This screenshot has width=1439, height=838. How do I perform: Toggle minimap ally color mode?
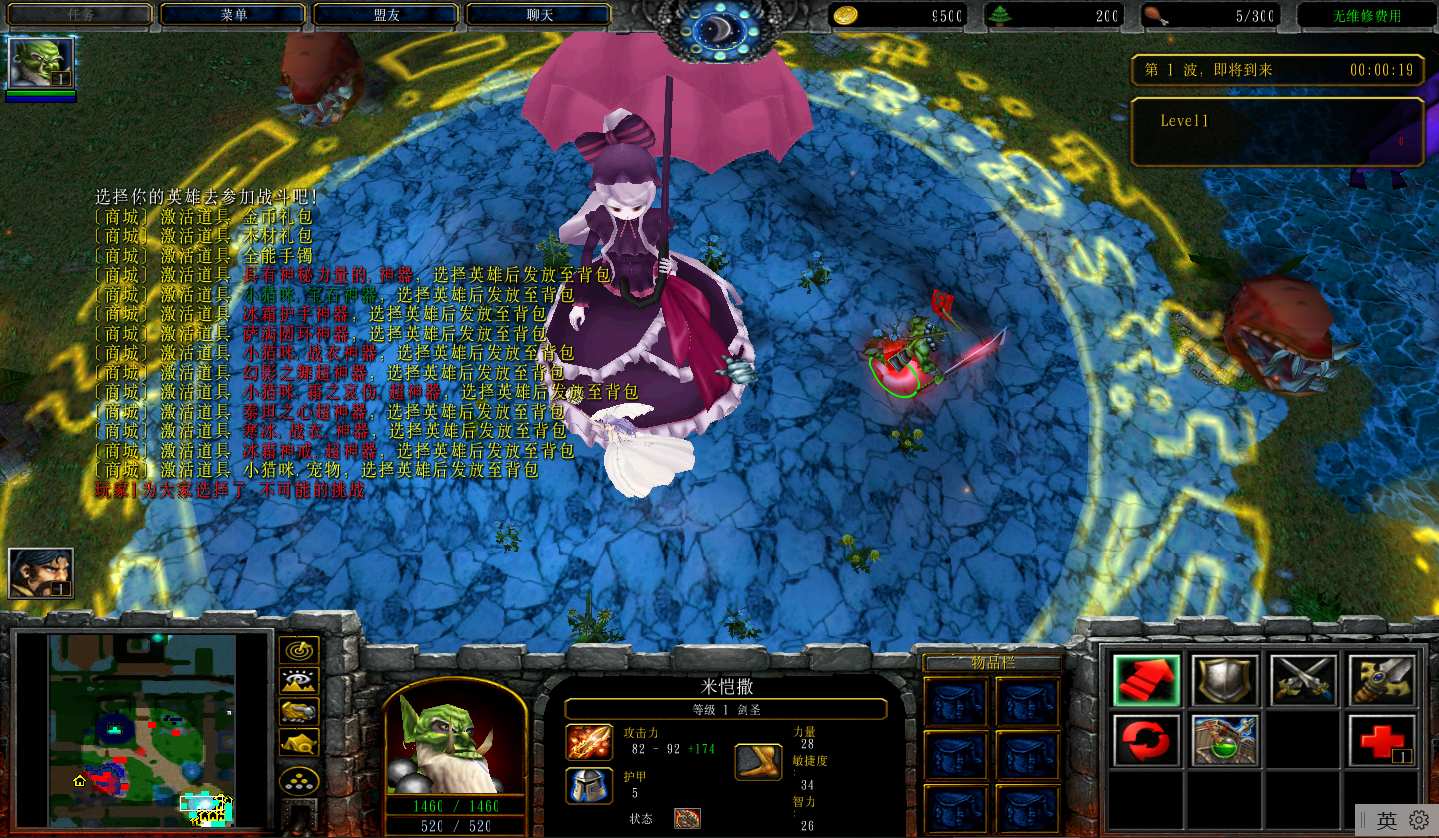coord(299,711)
